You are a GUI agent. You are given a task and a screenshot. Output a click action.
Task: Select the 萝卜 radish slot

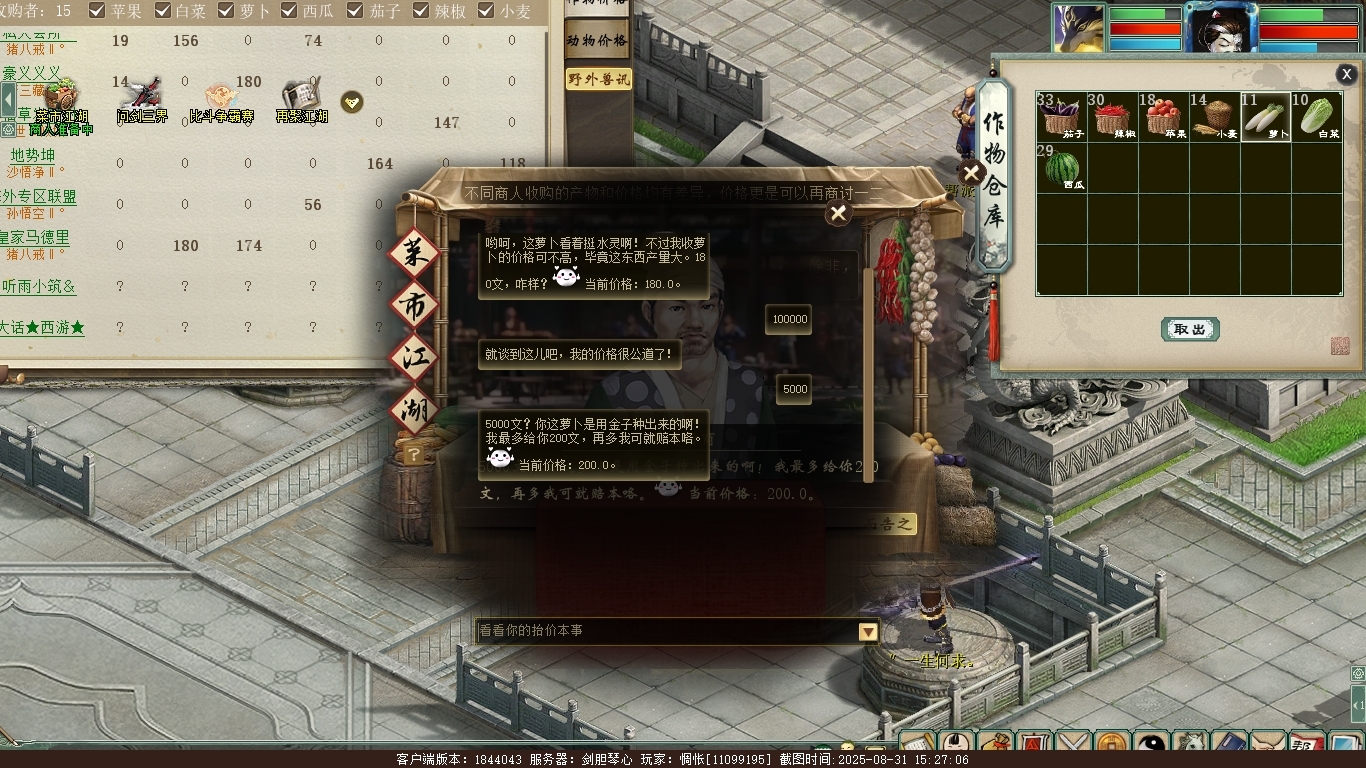coord(1266,117)
